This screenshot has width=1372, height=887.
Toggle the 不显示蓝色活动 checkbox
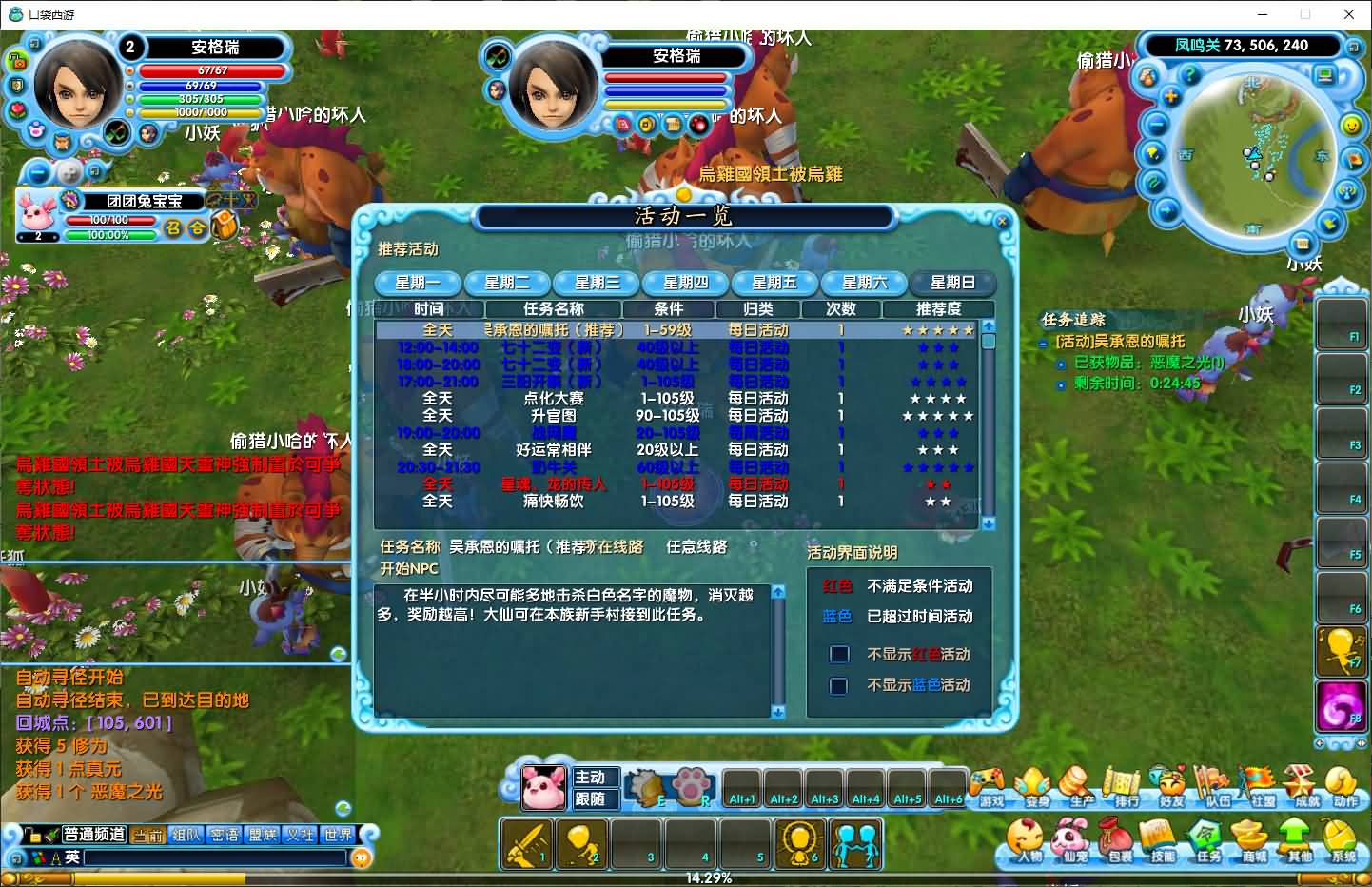coord(839,685)
